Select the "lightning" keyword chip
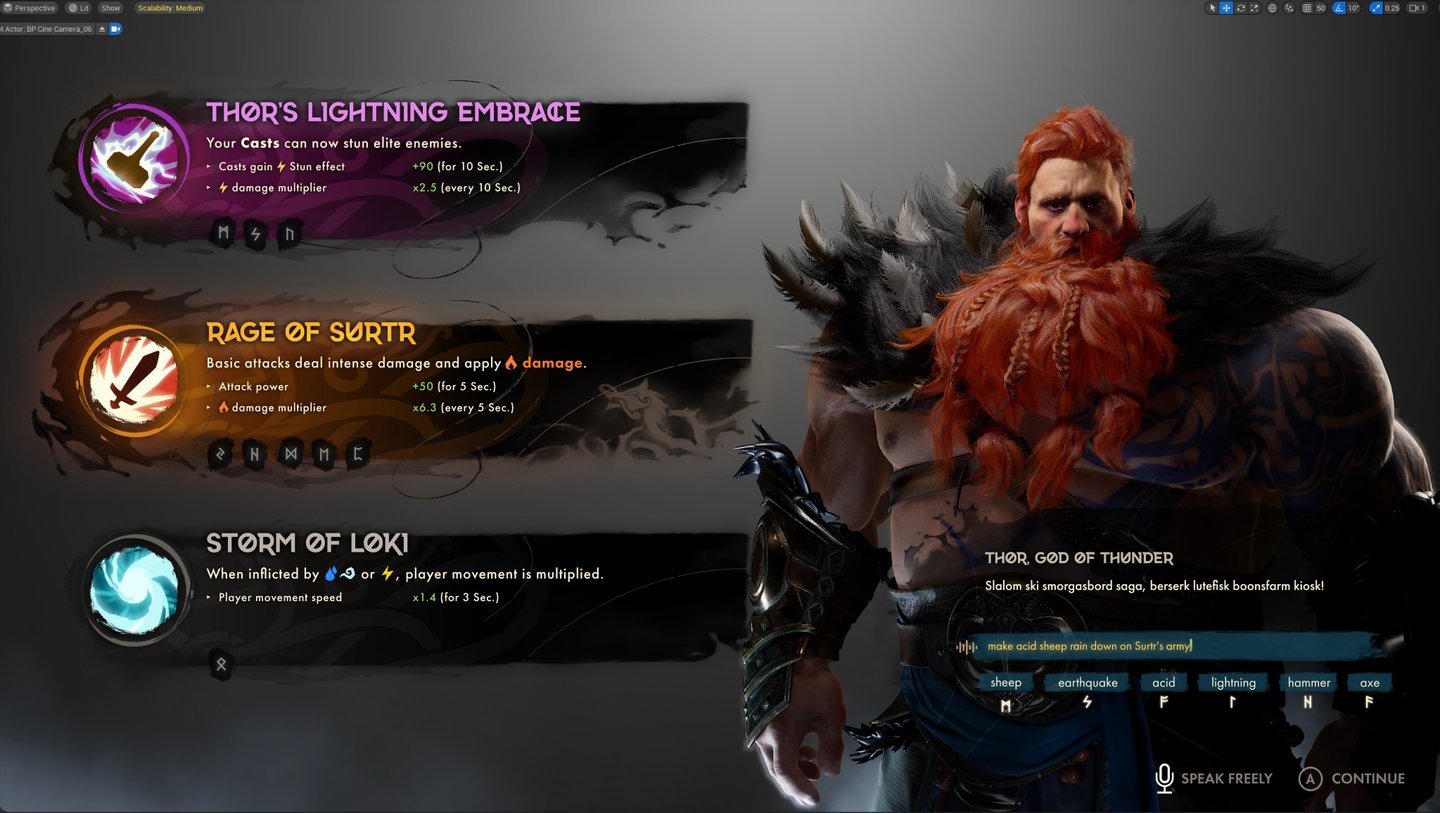 click(x=1233, y=683)
